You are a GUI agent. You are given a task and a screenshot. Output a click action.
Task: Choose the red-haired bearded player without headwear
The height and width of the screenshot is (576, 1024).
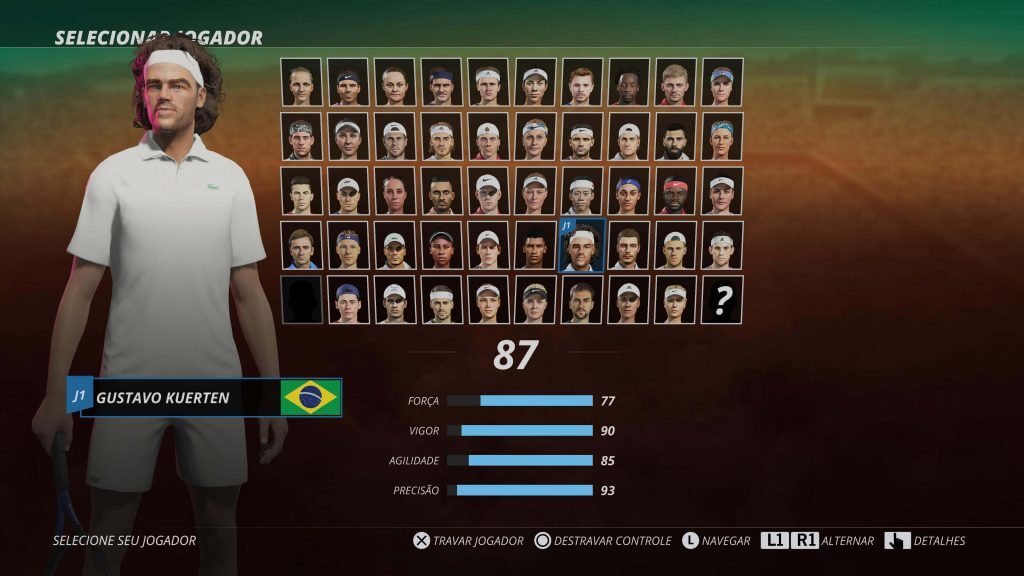pyautogui.click(x=581, y=82)
